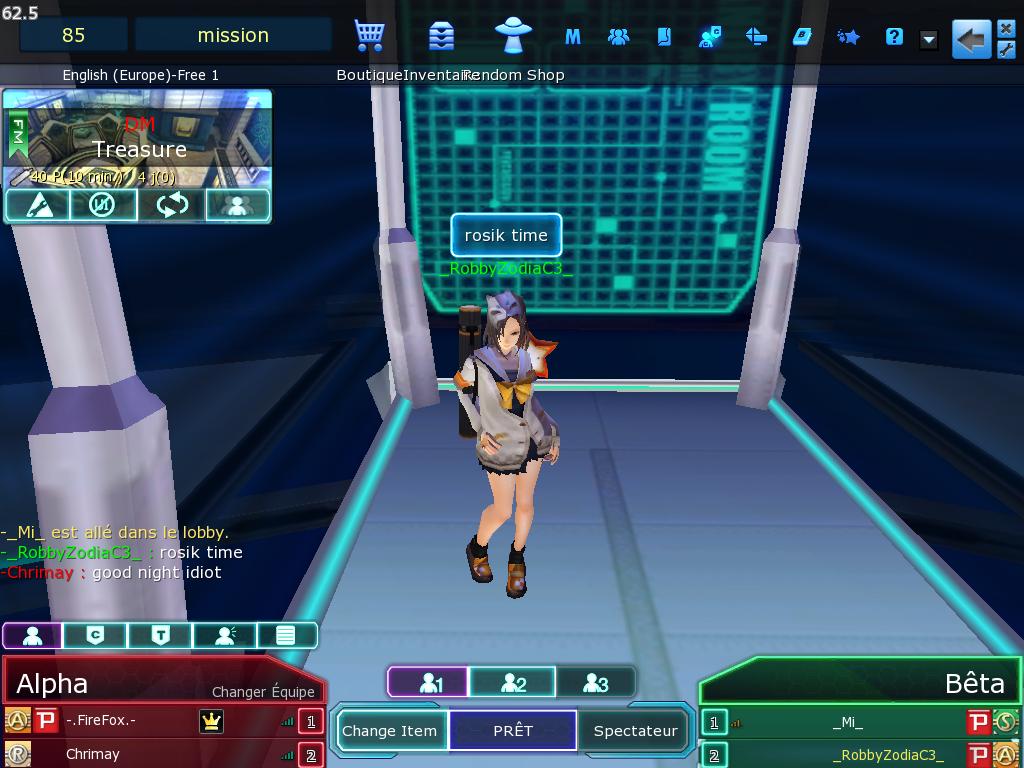
Task: Select character slot 3 tab
Action: click(595, 683)
